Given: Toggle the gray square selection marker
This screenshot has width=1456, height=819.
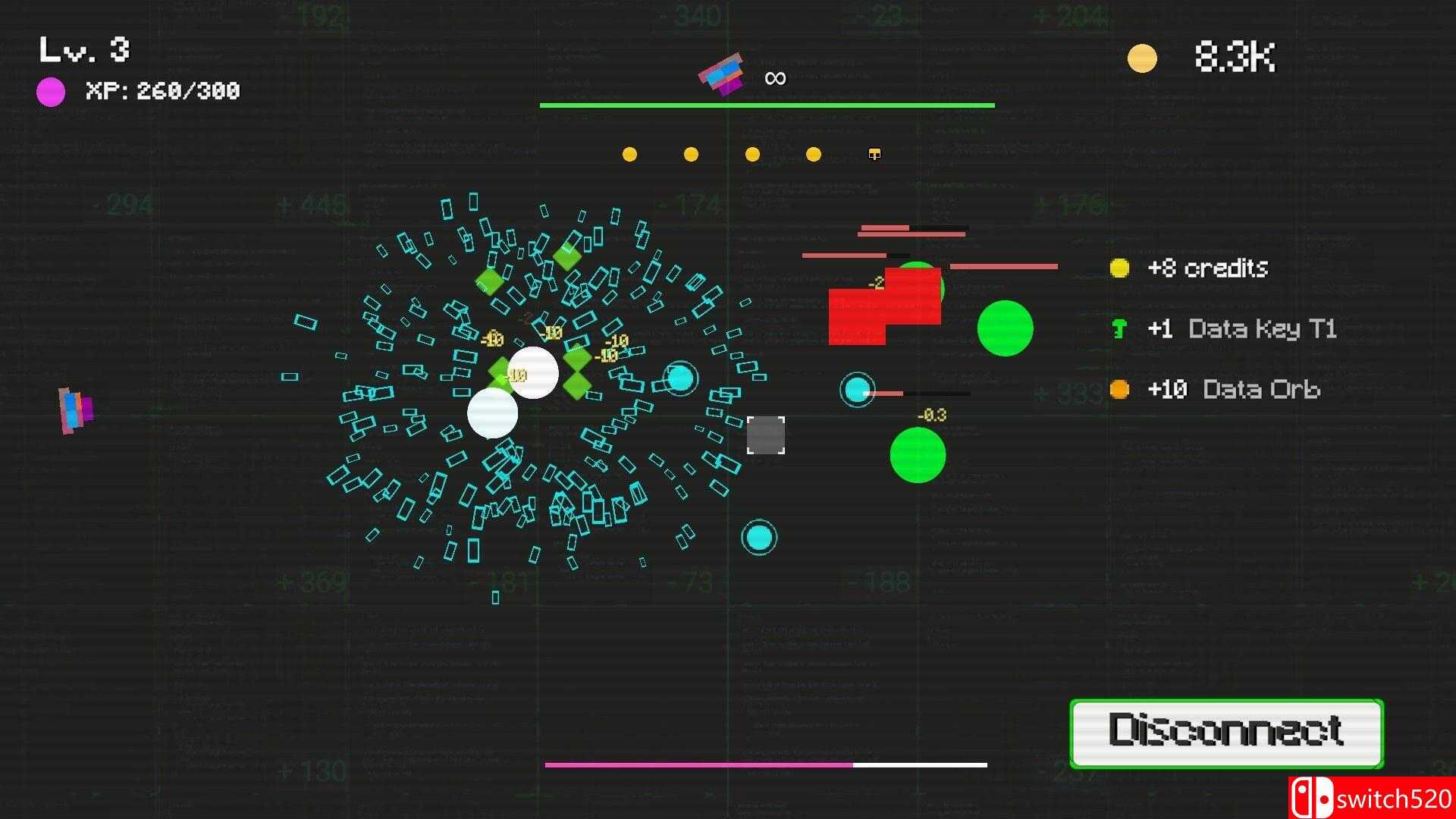Looking at the screenshot, I should [766, 435].
